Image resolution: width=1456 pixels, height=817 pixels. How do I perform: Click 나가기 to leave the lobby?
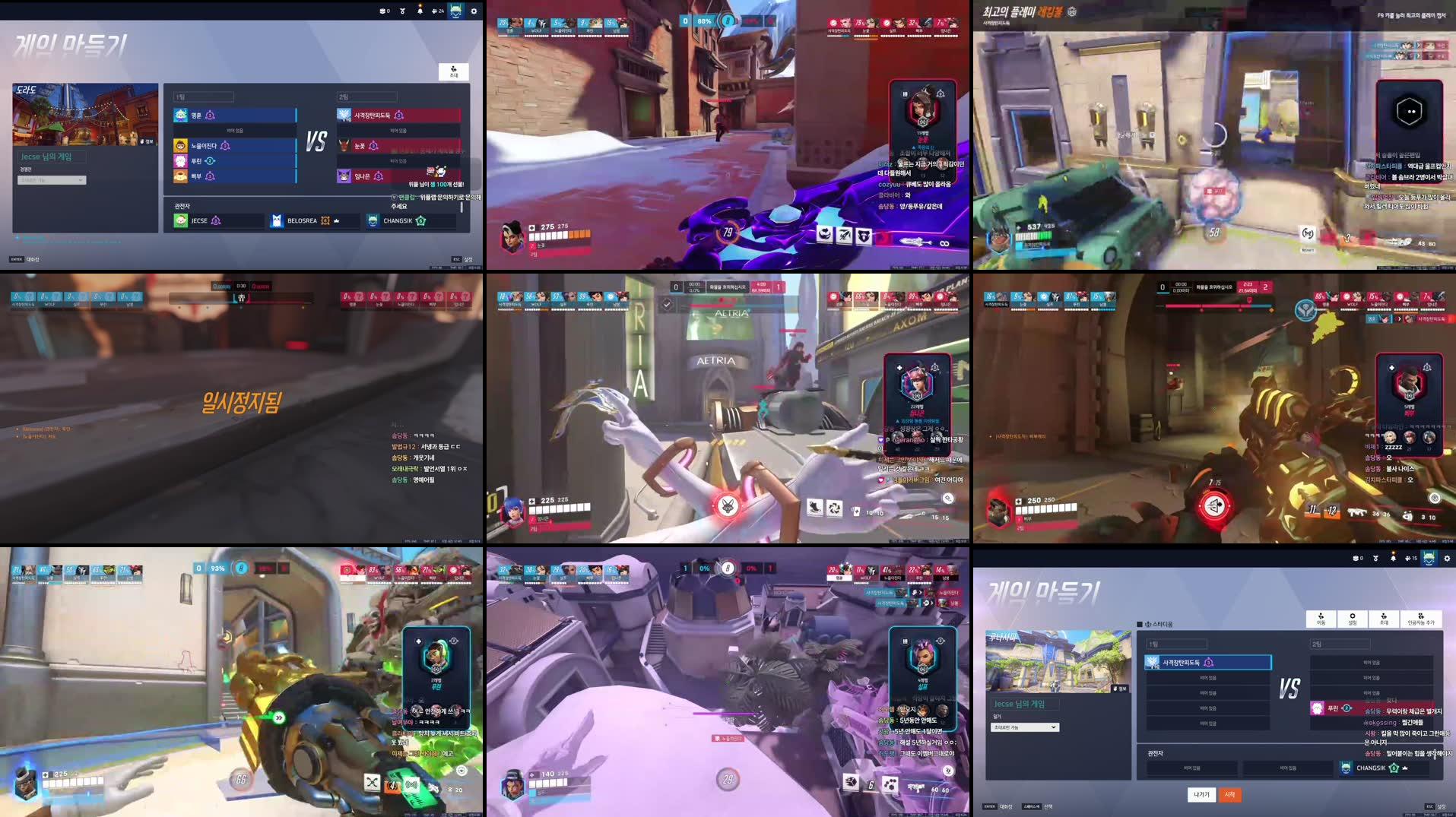[x=1201, y=795]
